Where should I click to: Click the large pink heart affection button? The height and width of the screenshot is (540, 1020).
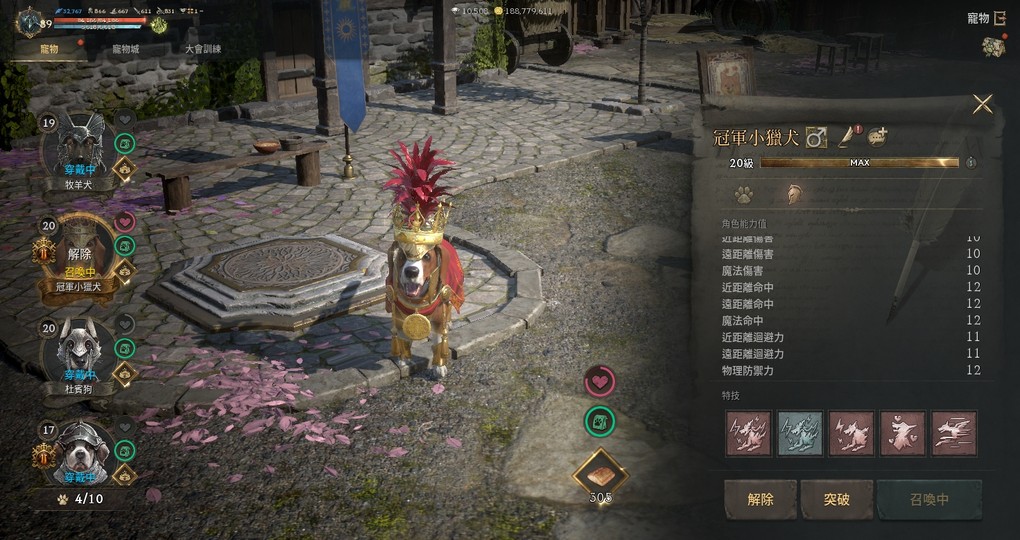point(600,381)
